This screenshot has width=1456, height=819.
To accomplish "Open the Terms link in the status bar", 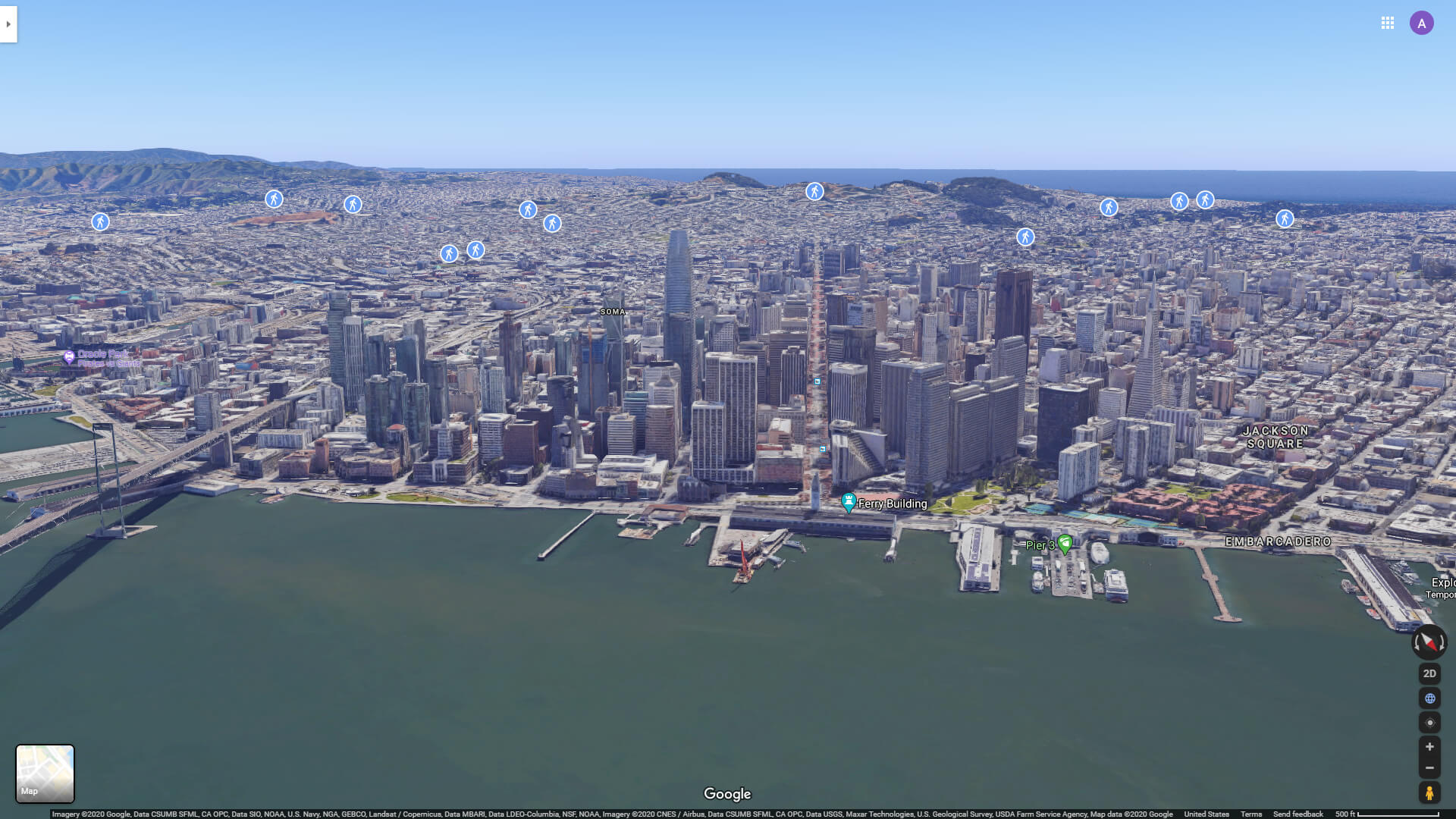I will click(1253, 813).
